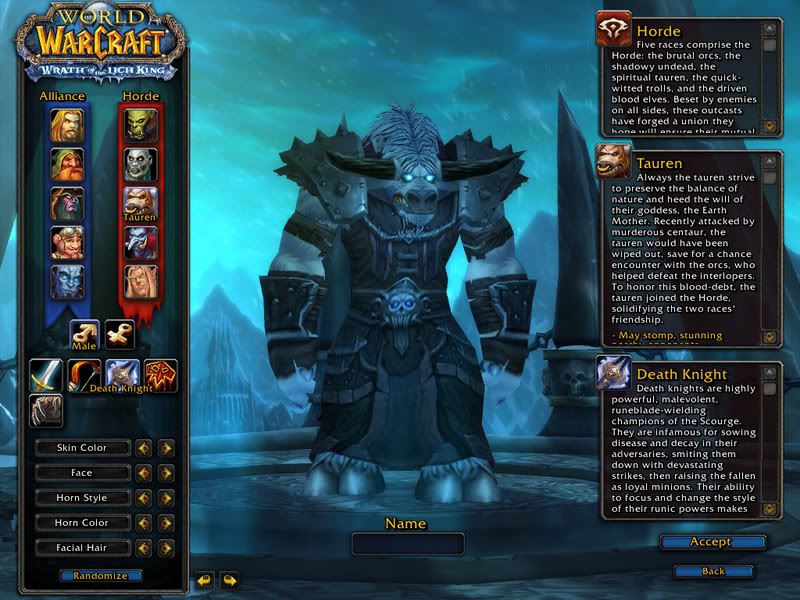The image size is (800, 600).
Task: Cycle Skin Color to the next option
Action: 166,448
